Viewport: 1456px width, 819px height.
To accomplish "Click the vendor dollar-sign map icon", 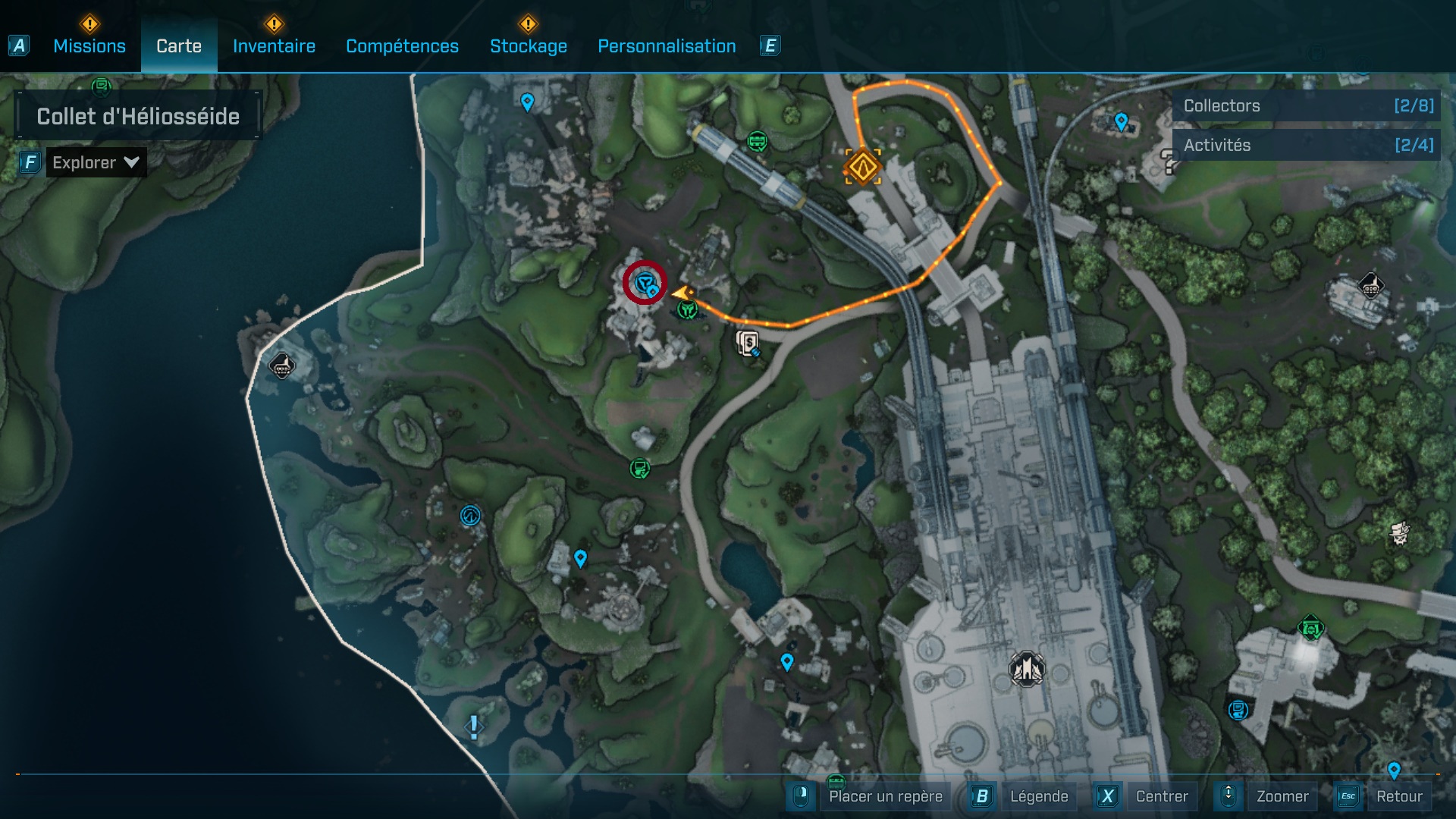I will (748, 343).
